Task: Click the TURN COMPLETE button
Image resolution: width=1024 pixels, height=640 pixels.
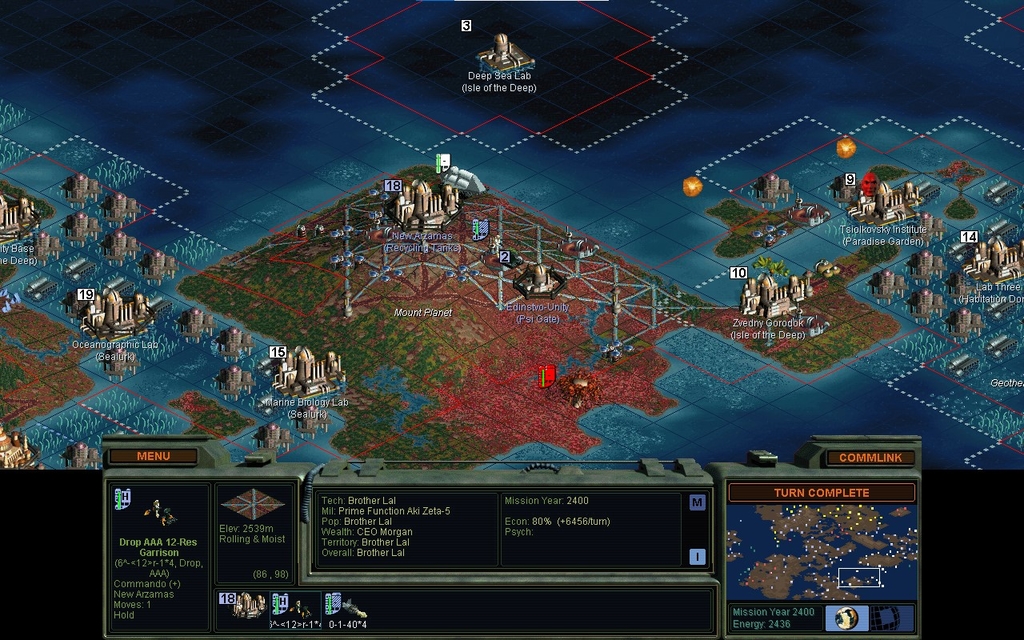Action: tap(821, 492)
